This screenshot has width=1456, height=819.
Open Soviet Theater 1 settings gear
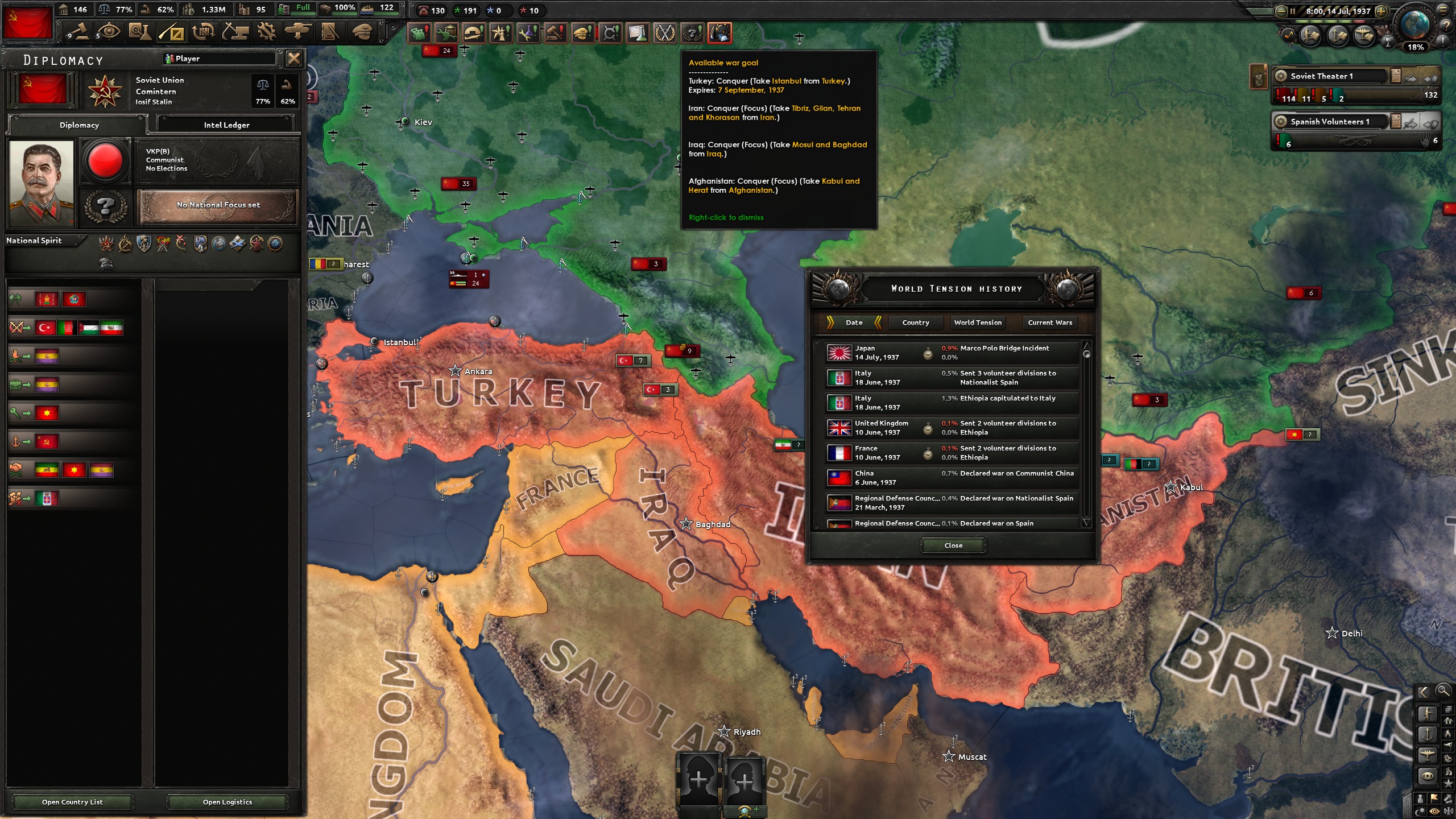coord(1281,76)
